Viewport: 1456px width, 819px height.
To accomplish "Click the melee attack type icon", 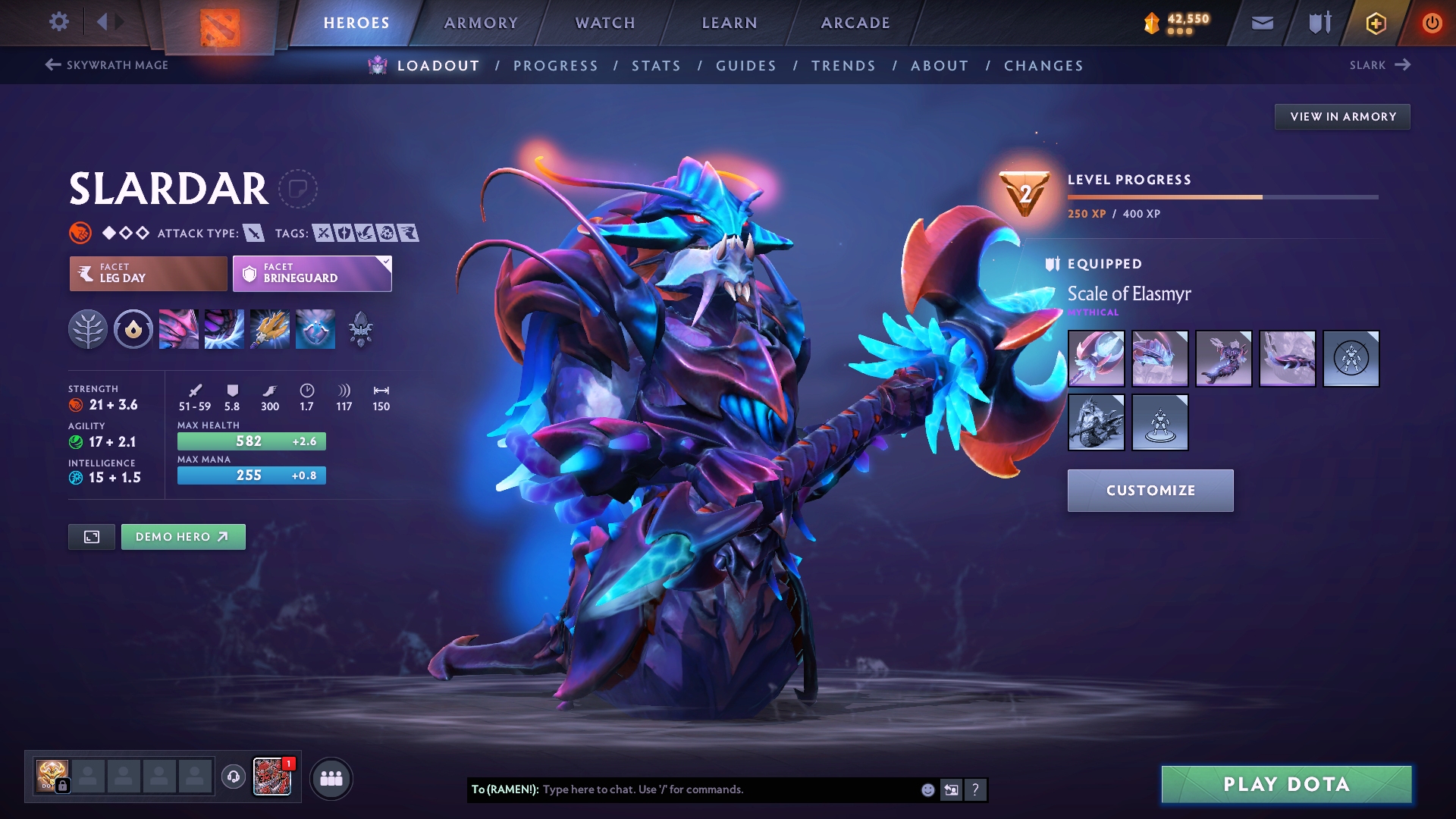I will pos(253,233).
